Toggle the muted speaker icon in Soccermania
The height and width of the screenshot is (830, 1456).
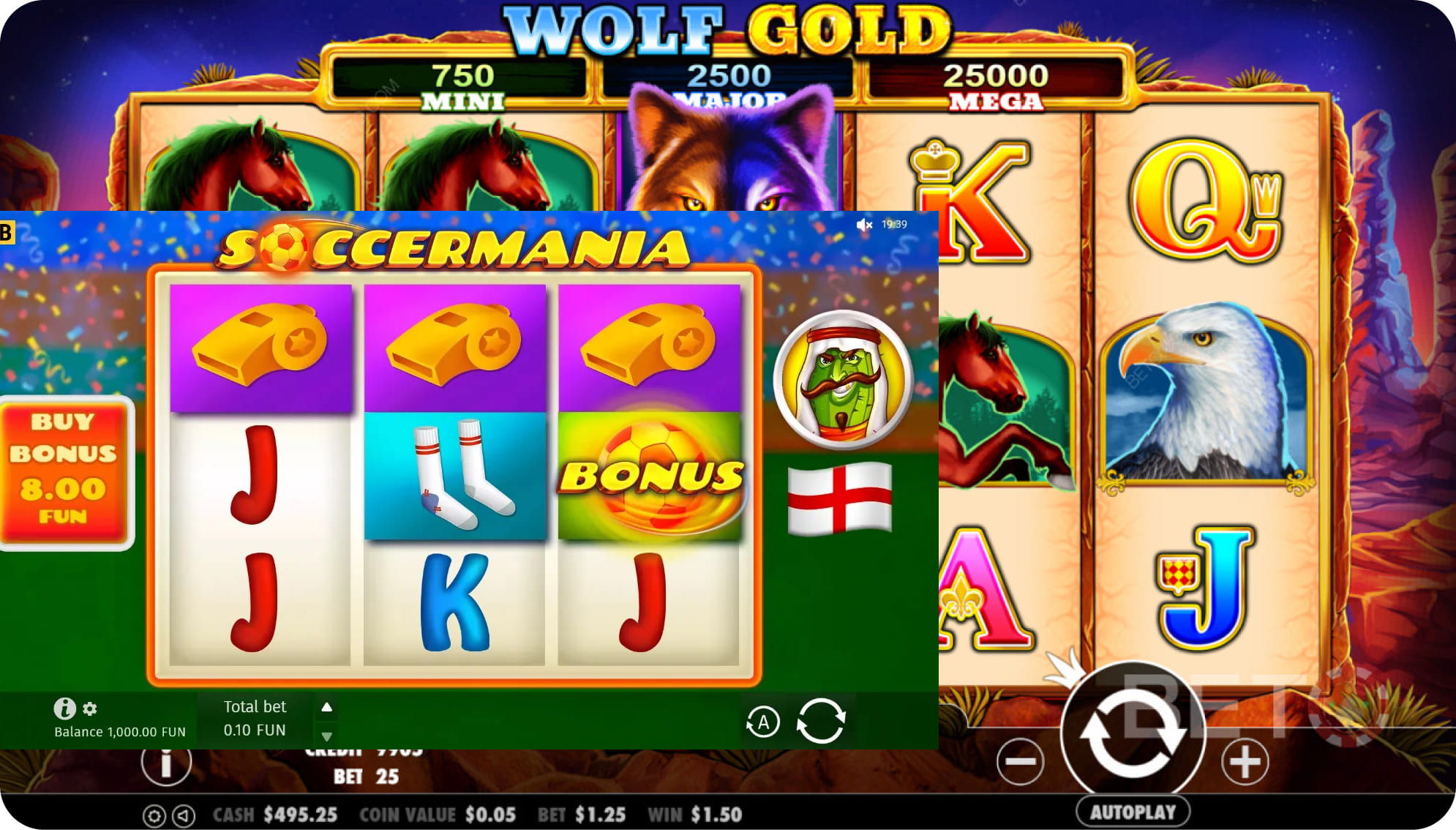(x=864, y=225)
